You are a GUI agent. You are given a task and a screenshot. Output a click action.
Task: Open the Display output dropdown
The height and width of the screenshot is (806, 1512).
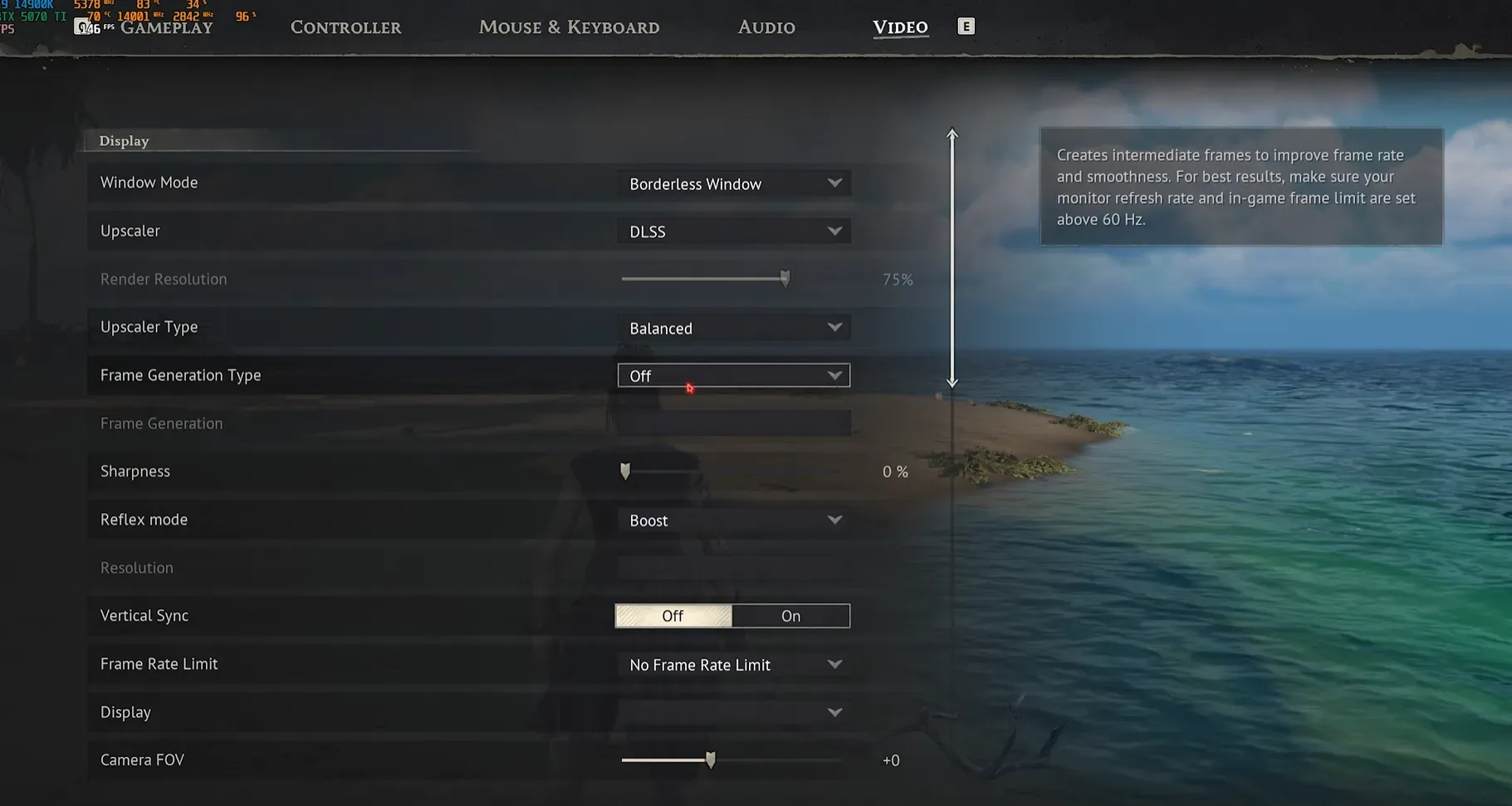[733, 711]
